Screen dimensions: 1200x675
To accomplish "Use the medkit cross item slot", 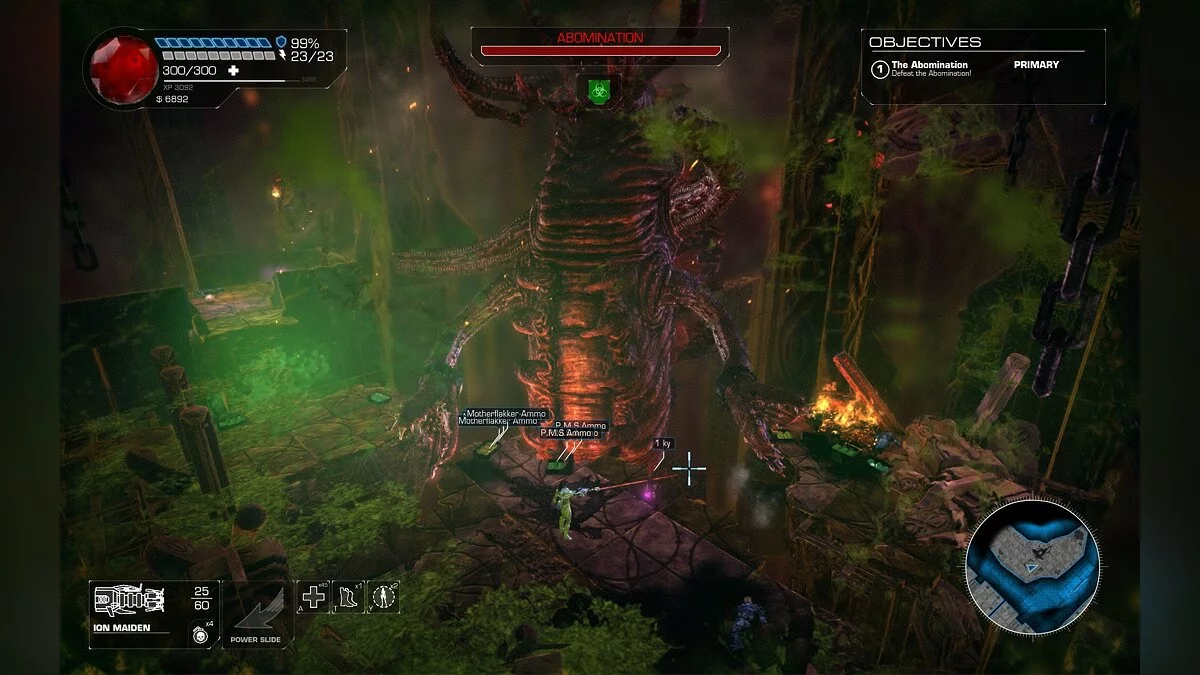I will pos(314,597).
